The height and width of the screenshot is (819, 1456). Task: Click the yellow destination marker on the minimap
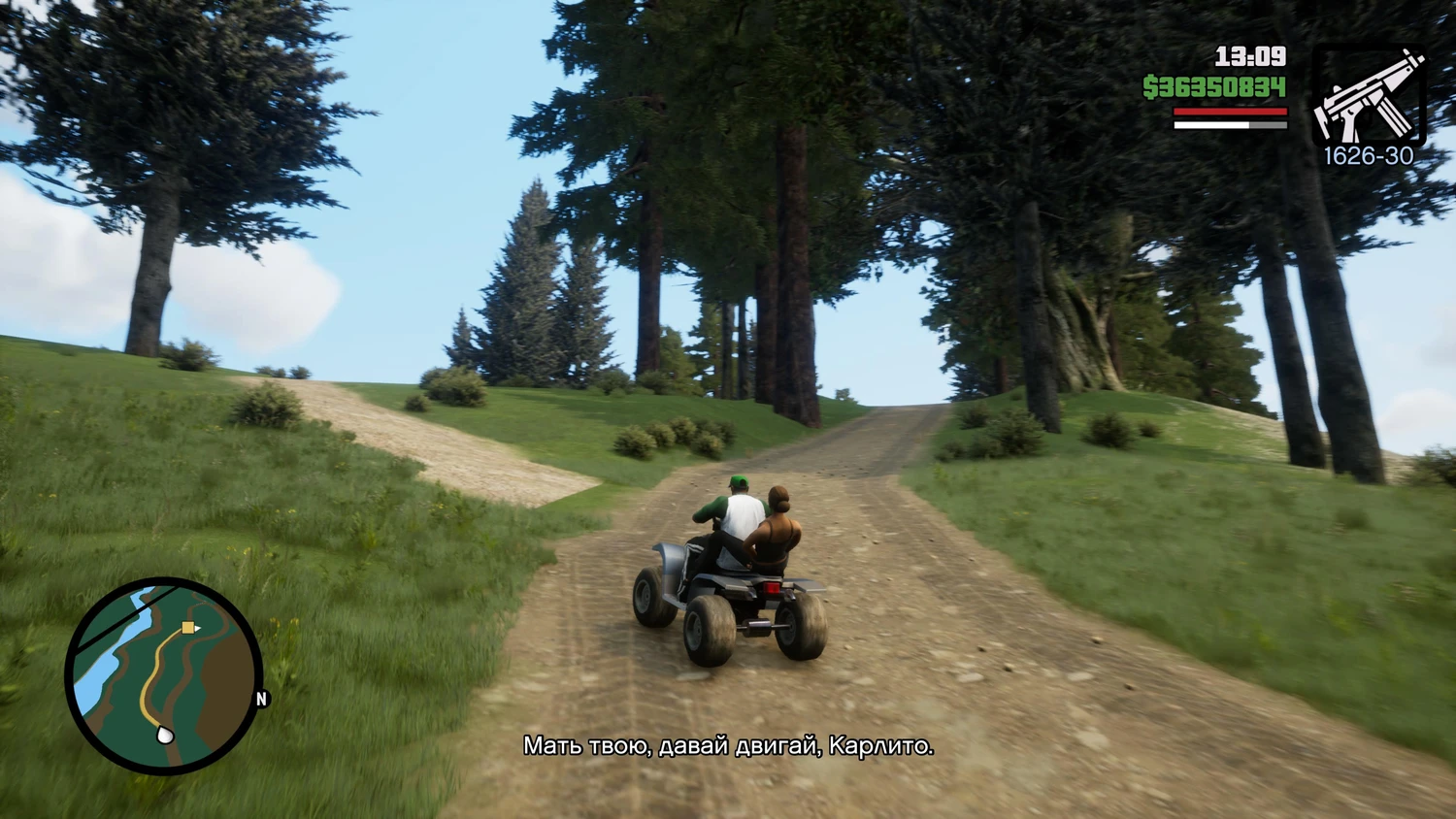188,628
